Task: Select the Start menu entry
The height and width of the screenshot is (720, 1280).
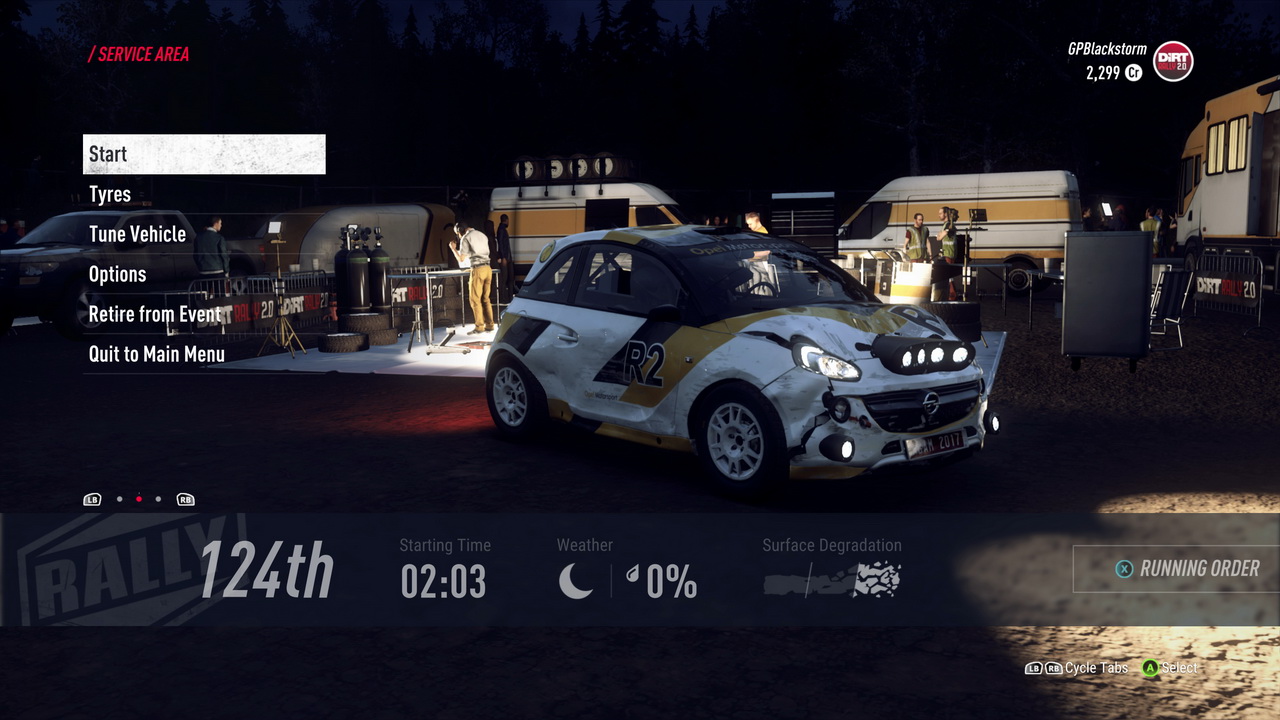Action: click(204, 154)
